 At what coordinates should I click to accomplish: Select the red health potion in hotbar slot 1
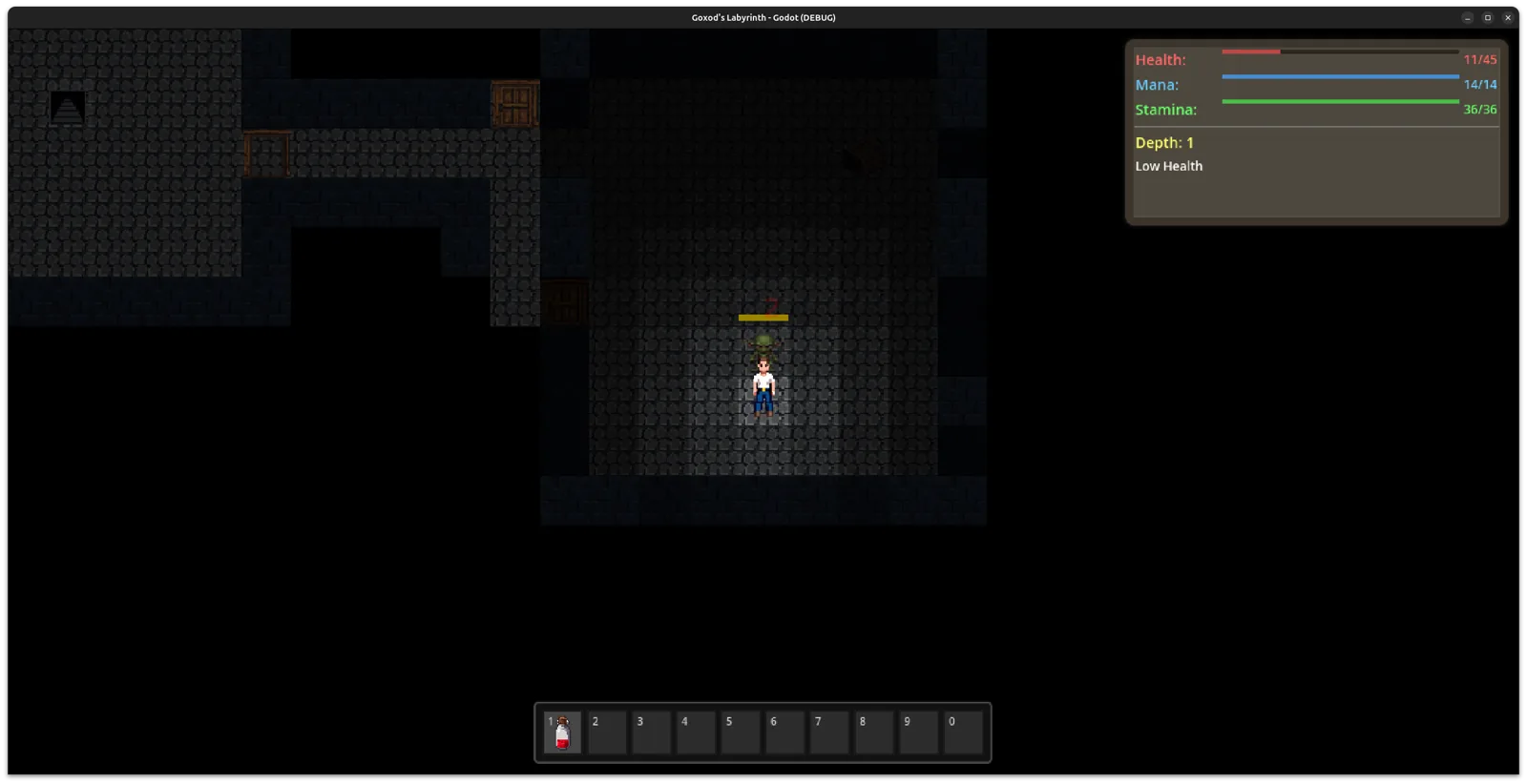(562, 732)
